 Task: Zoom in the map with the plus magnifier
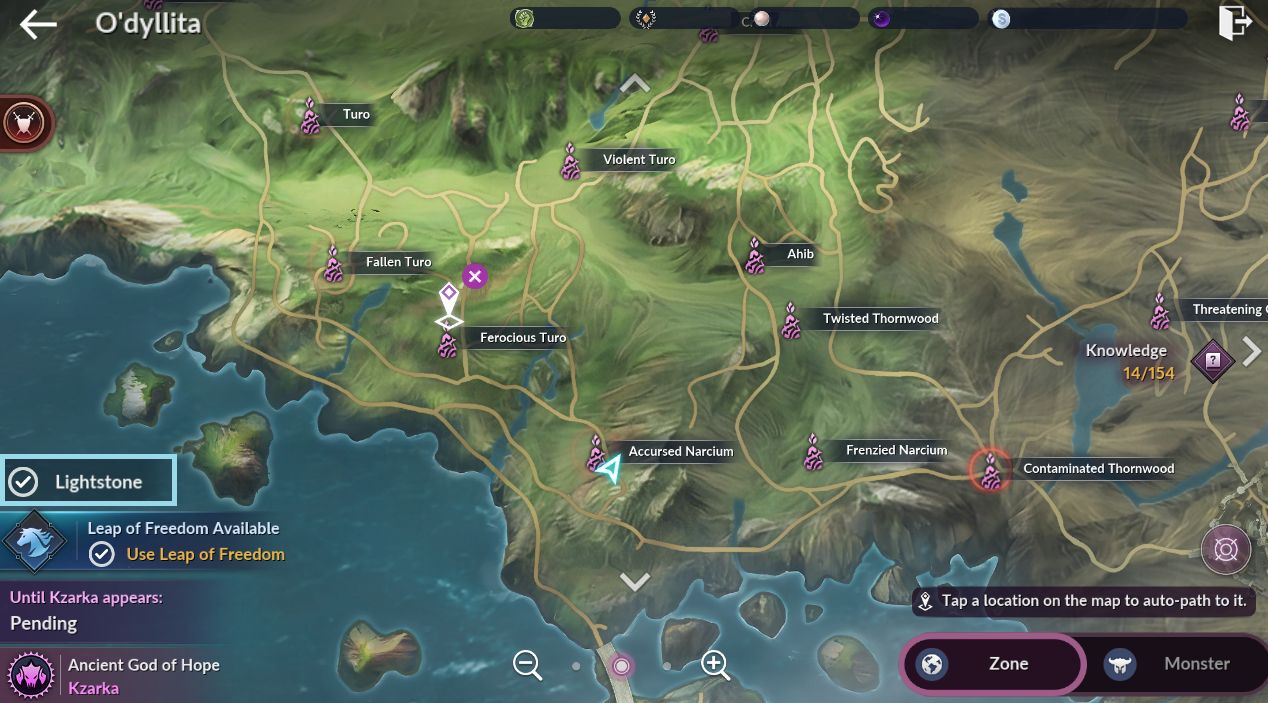(714, 664)
